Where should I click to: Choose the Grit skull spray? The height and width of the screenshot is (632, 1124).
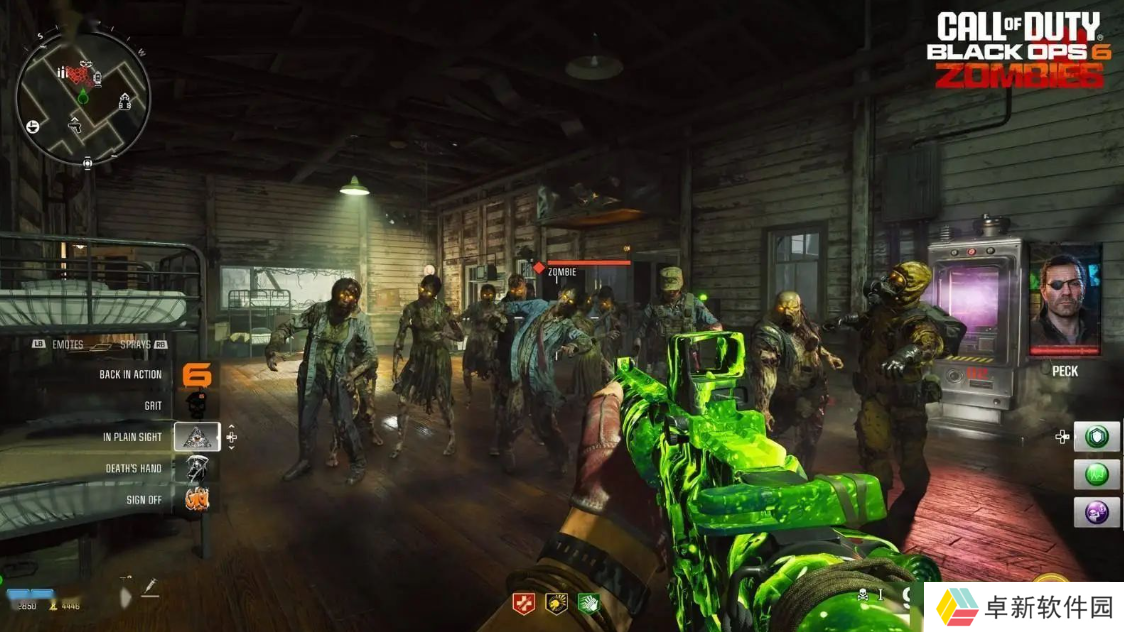tap(197, 405)
